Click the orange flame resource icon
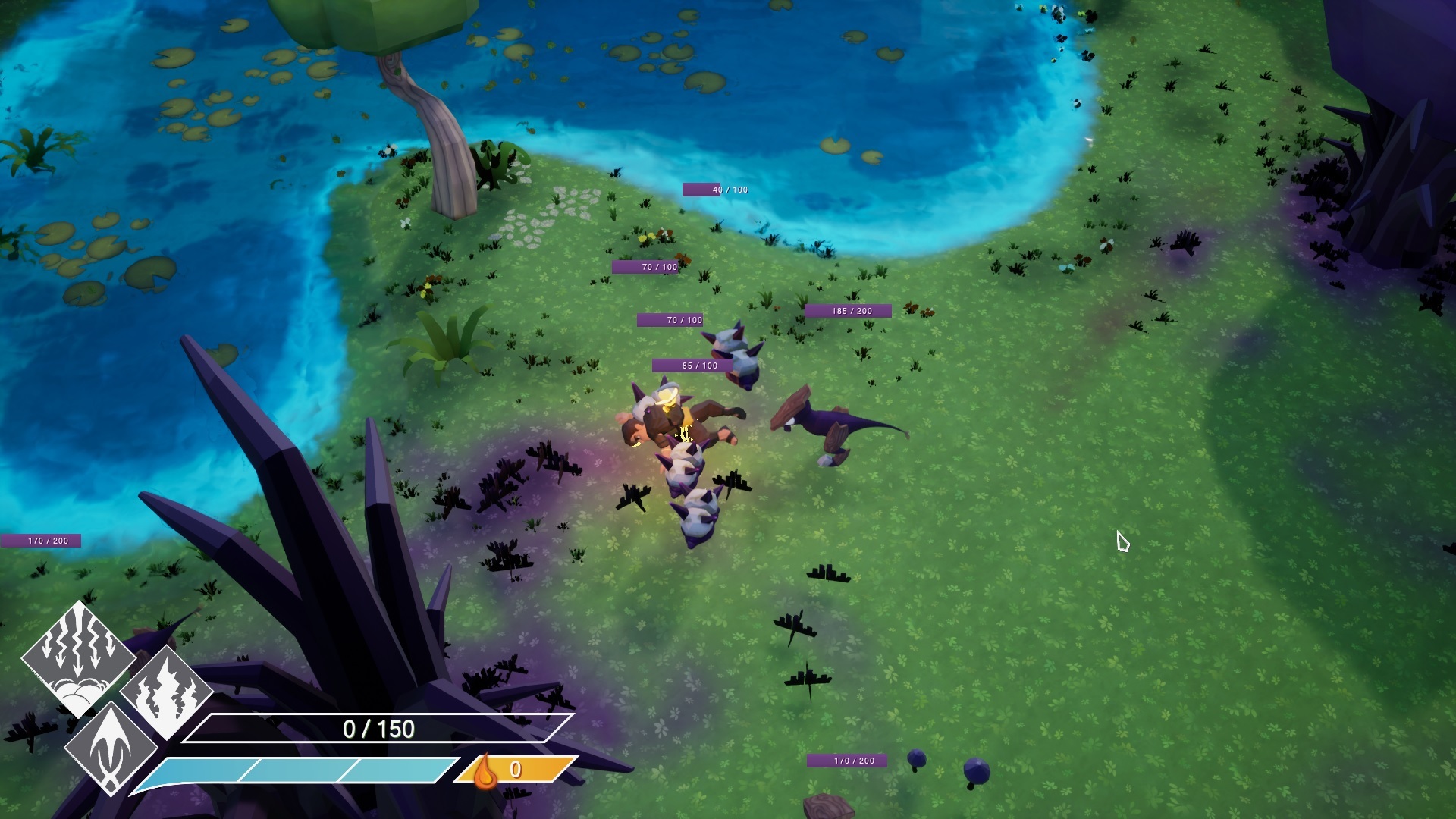This screenshot has height=819, width=1456. point(486,773)
